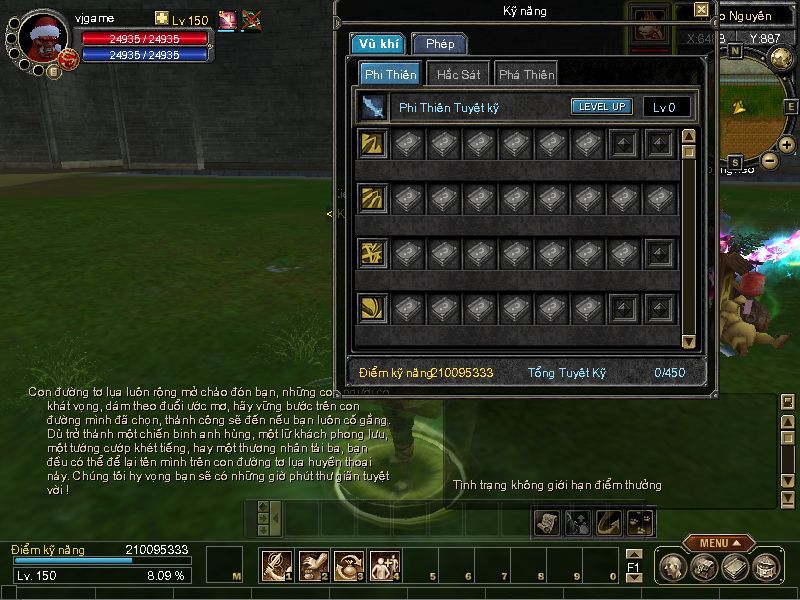
Task: Zoom in the minimap with plus button
Action: pos(787,144)
